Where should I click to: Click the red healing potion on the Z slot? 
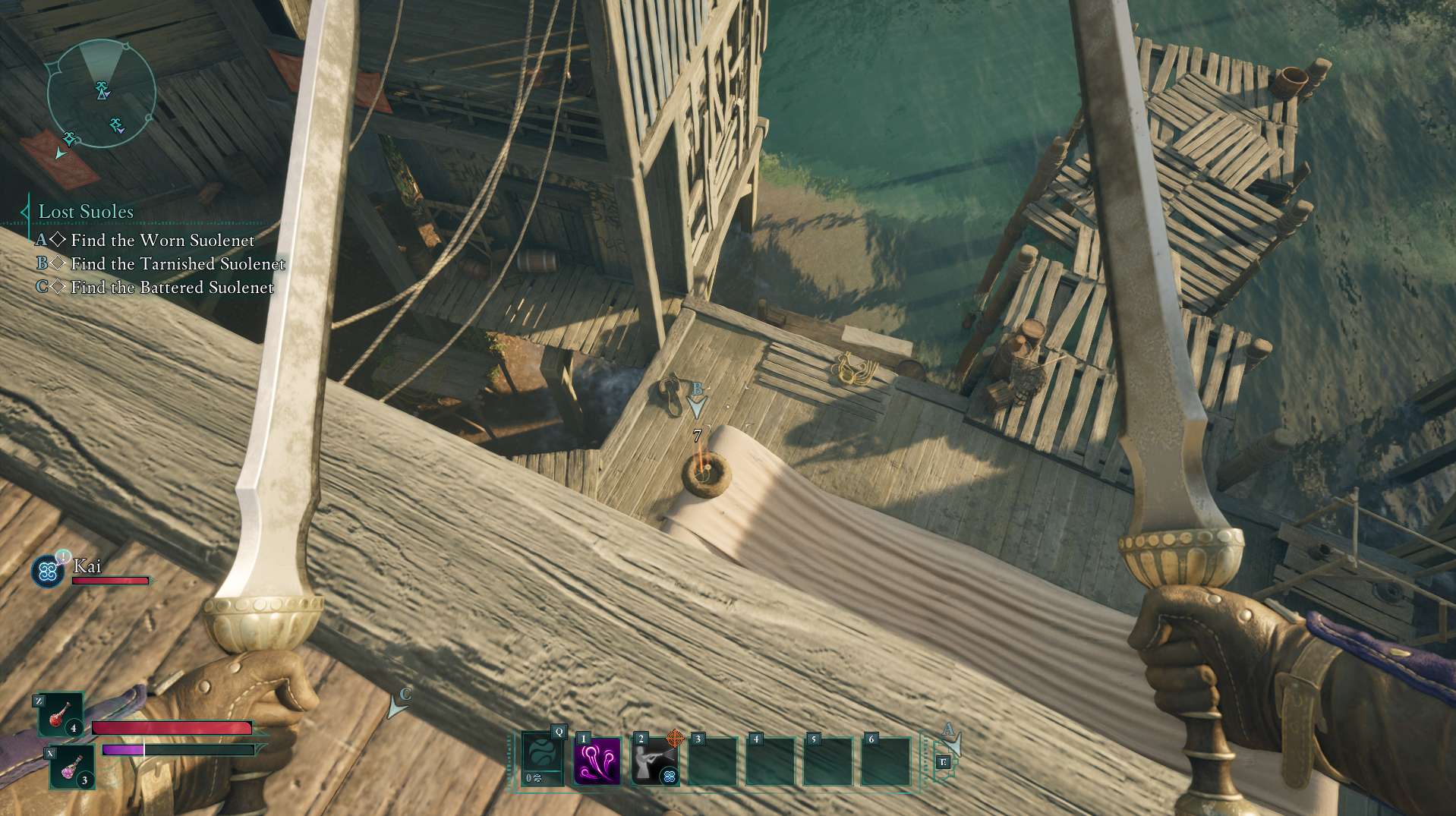pyautogui.click(x=61, y=714)
